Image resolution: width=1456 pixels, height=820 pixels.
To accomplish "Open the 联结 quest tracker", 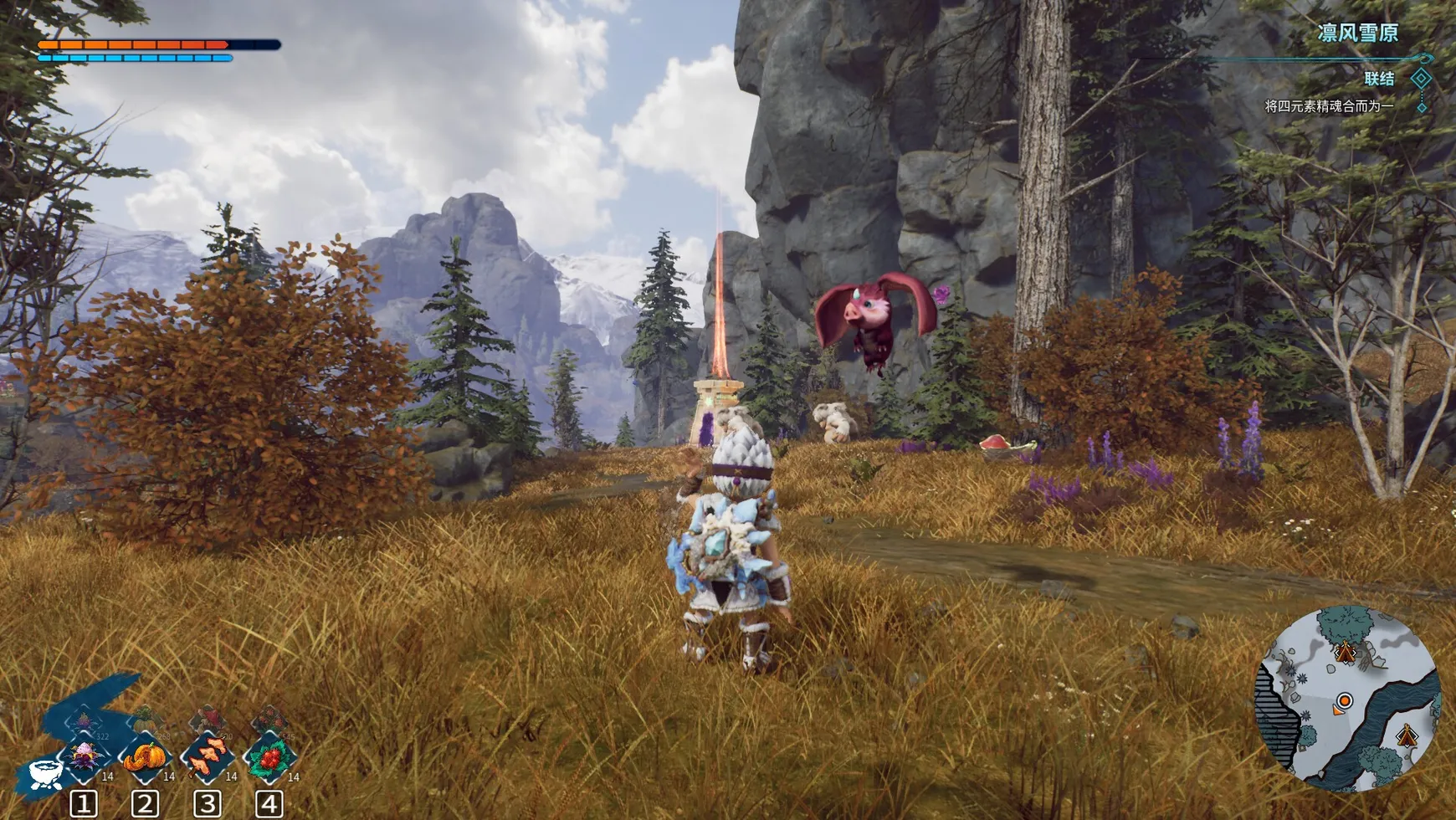I will pos(1379,79).
